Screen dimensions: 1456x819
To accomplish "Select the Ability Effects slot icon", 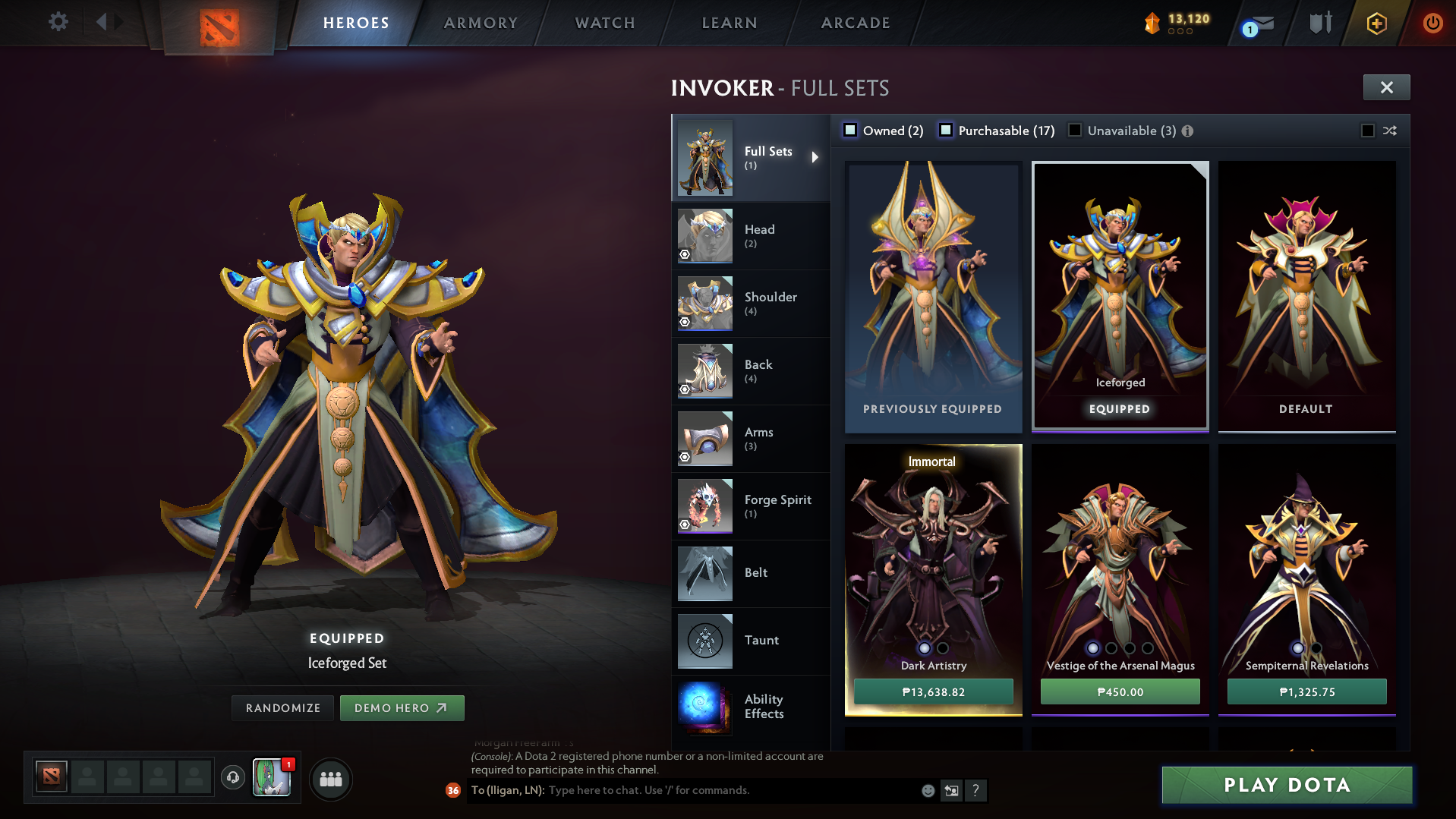I will click(704, 708).
